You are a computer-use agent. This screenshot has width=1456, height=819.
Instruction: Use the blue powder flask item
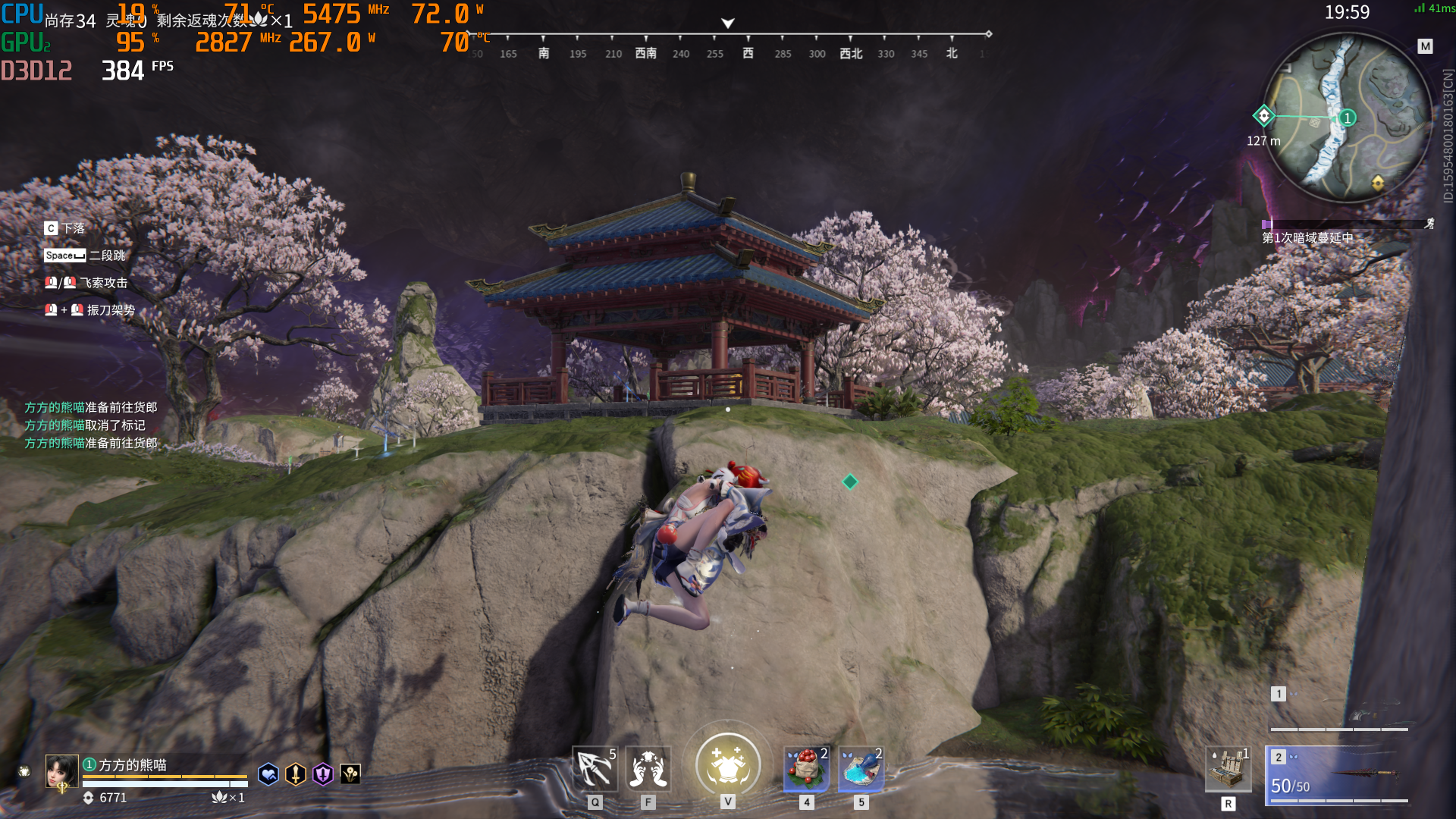click(x=861, y=769)
